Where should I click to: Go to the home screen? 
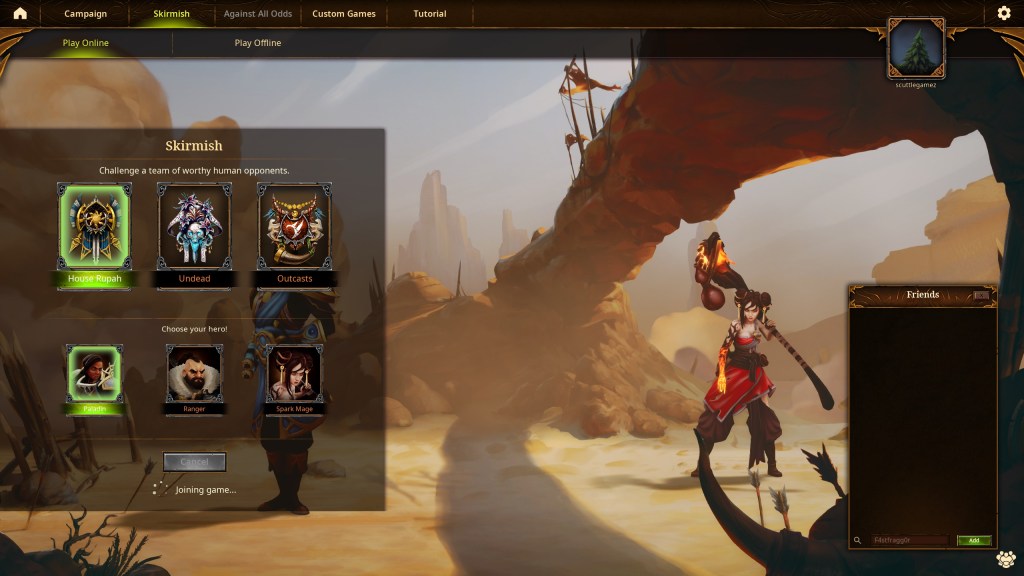coord(19,14)
